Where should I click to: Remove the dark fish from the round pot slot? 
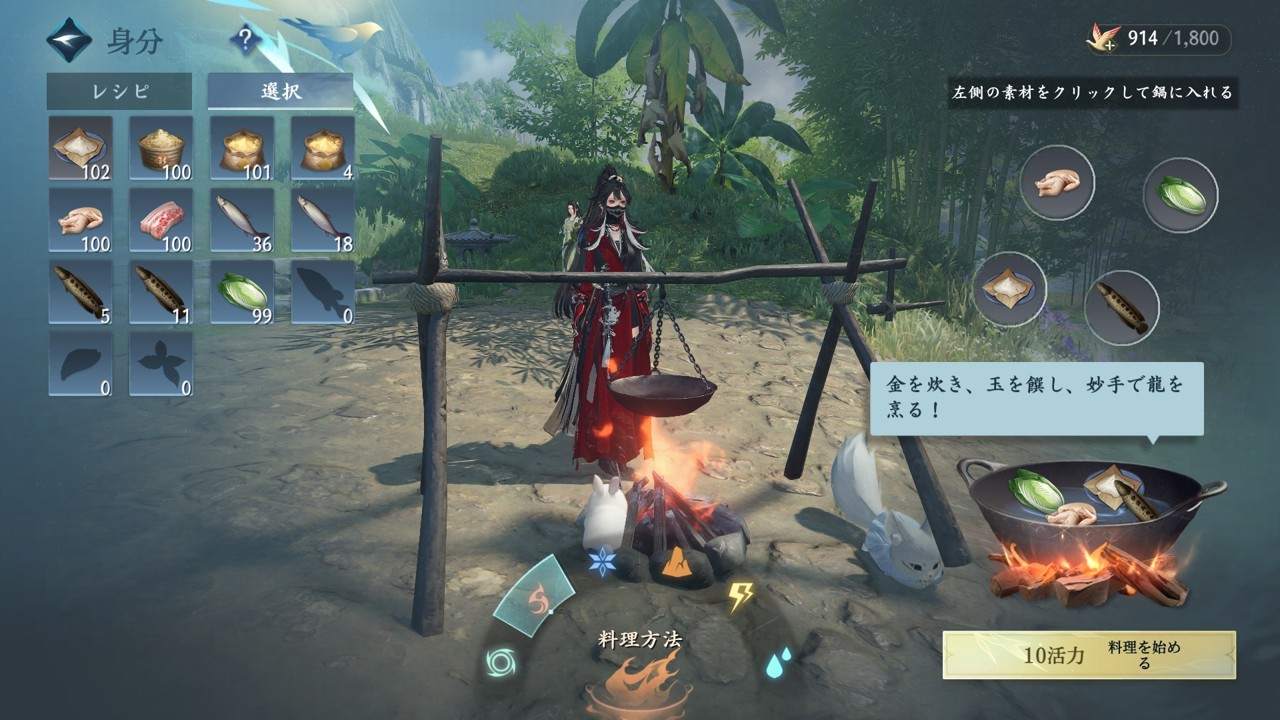(1121, 307)
